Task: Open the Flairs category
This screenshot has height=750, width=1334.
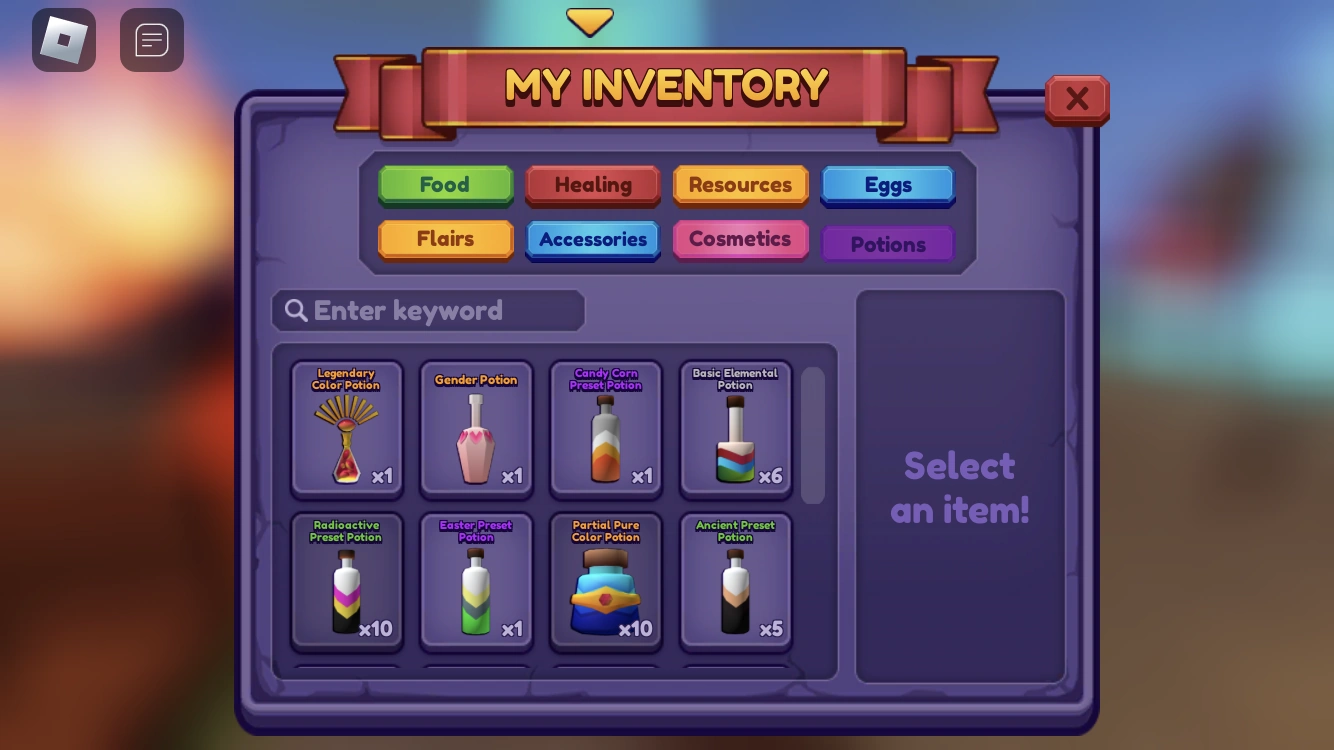Action: [445, 239]
